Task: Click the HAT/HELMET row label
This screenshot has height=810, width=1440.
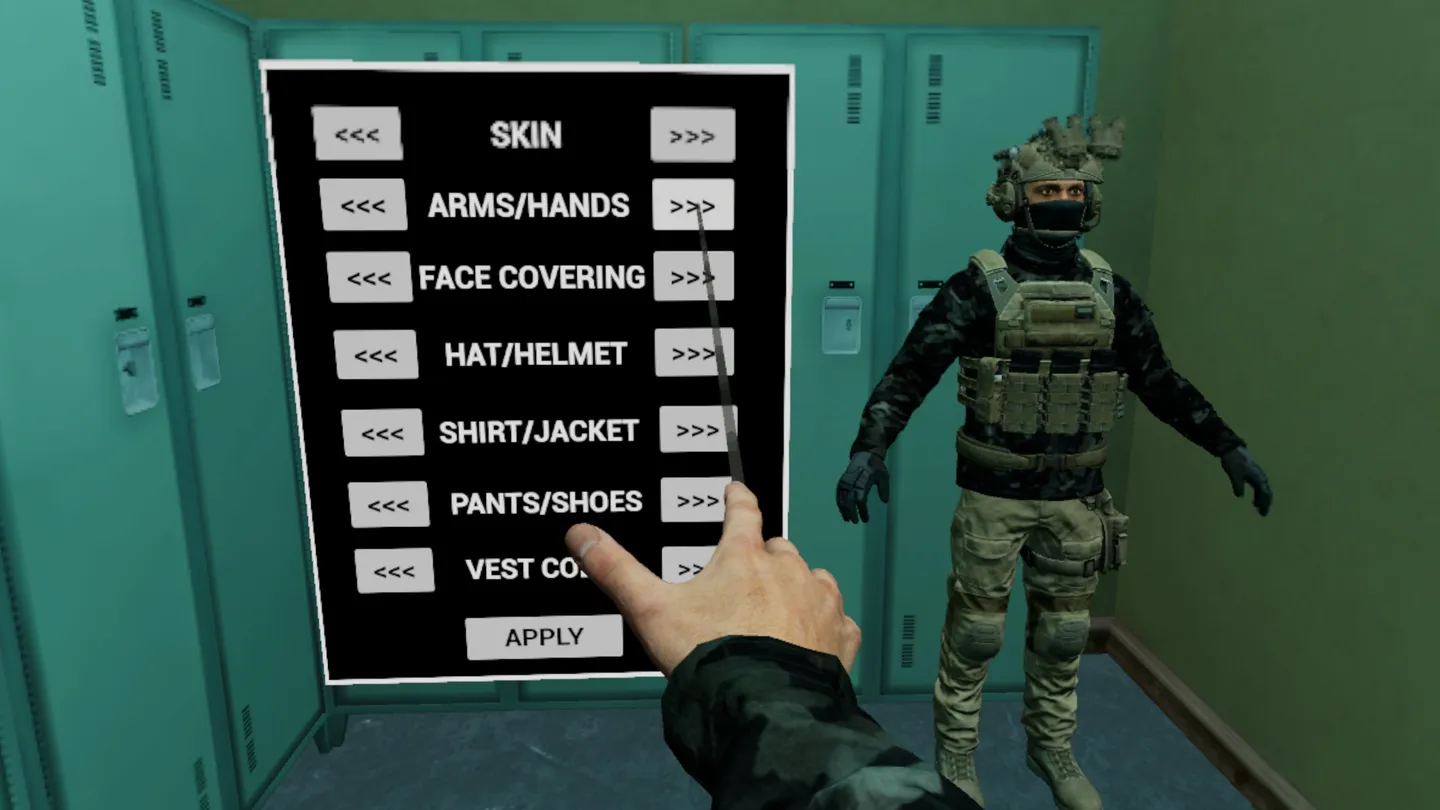Action: pos(533,351)
